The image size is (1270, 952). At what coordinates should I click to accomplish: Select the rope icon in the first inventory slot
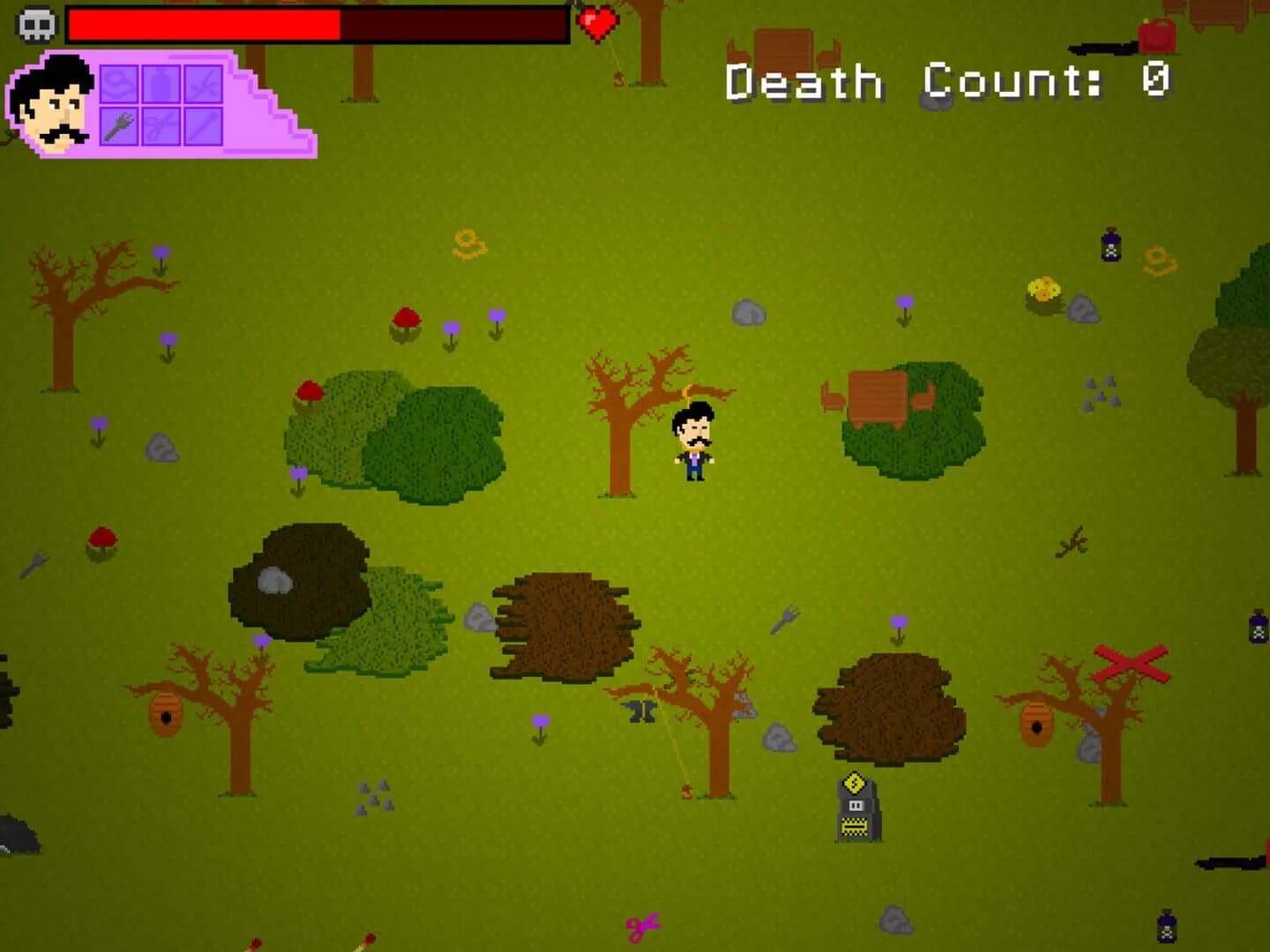(119, 84)
